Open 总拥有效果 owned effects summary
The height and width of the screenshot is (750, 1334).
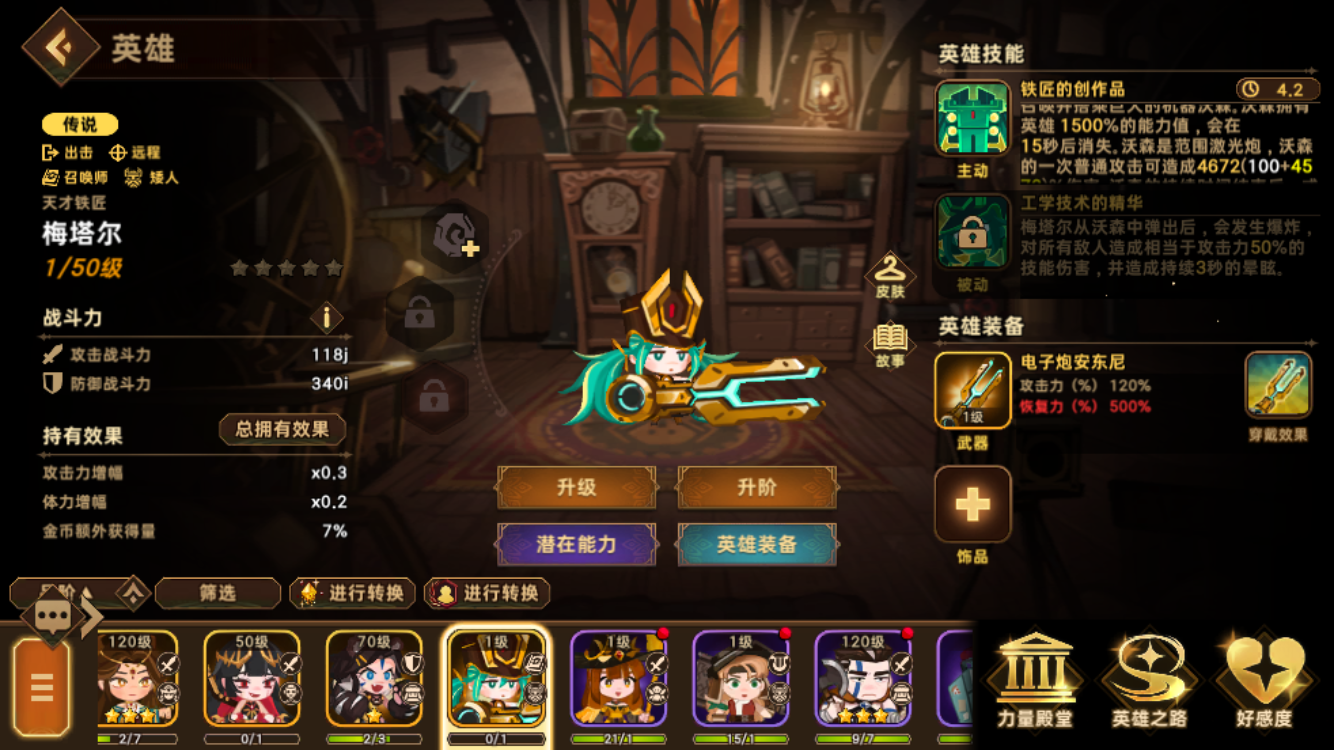281,429
